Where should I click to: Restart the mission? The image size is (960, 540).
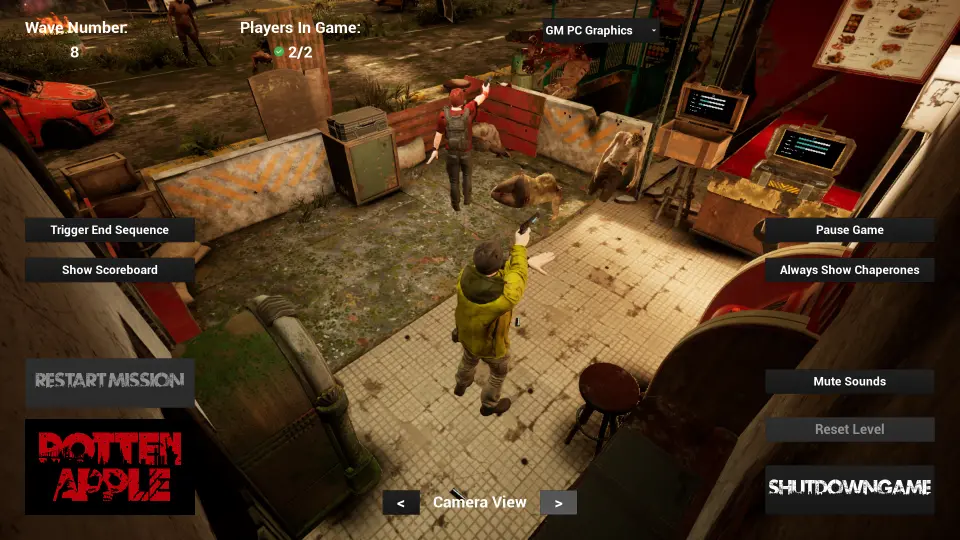click(x=110, y=381)
